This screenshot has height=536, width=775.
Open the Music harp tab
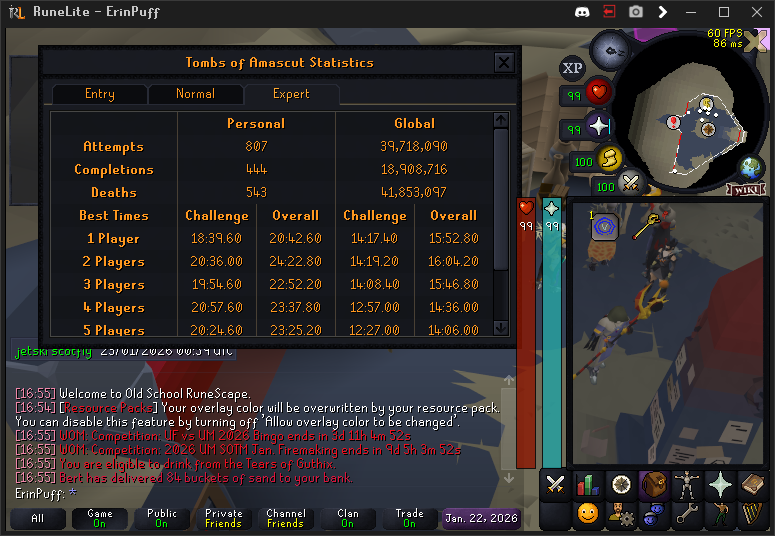click(750, 515)
